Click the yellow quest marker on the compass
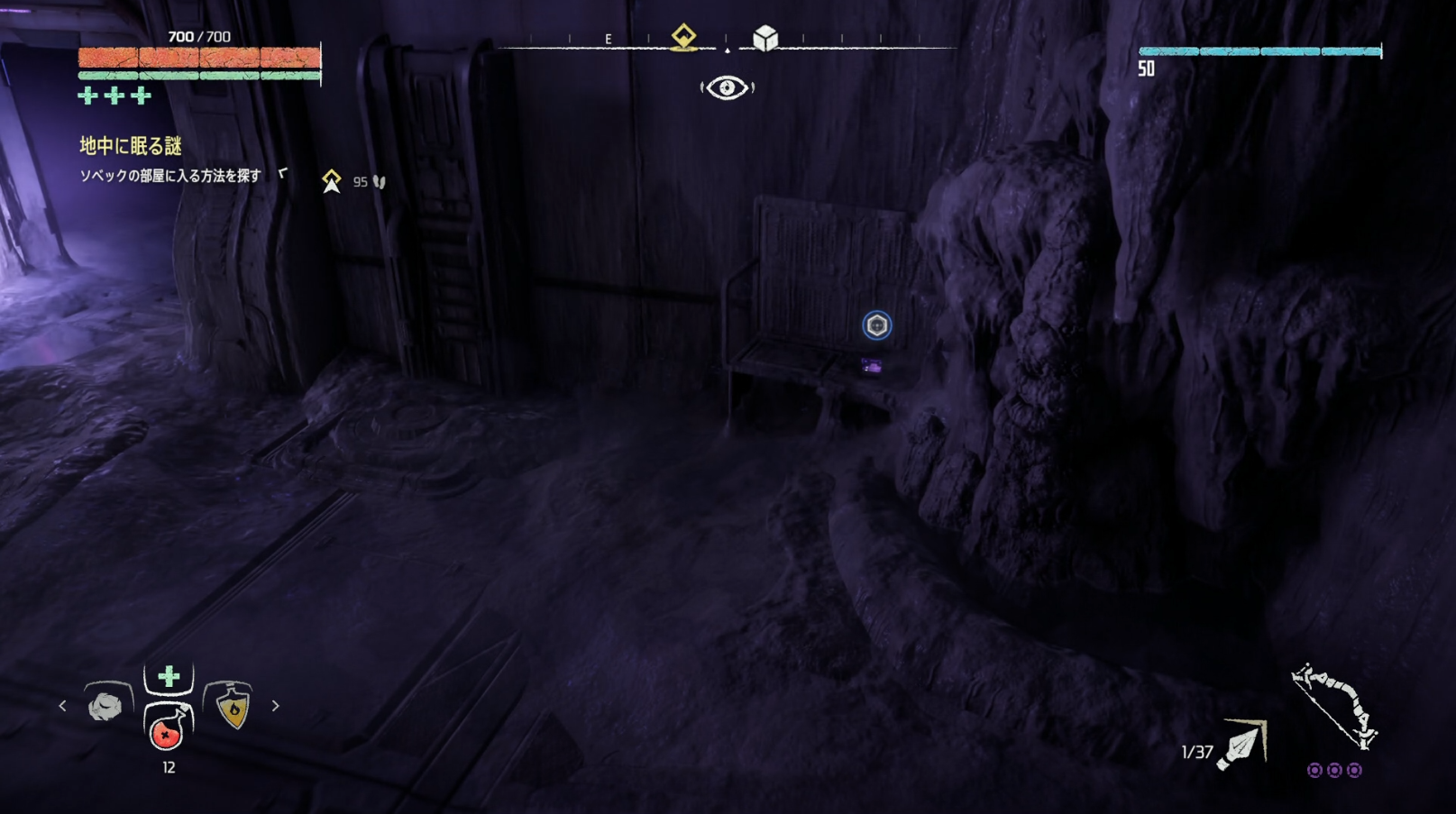 pyautogui.click(x=683, y=37)
